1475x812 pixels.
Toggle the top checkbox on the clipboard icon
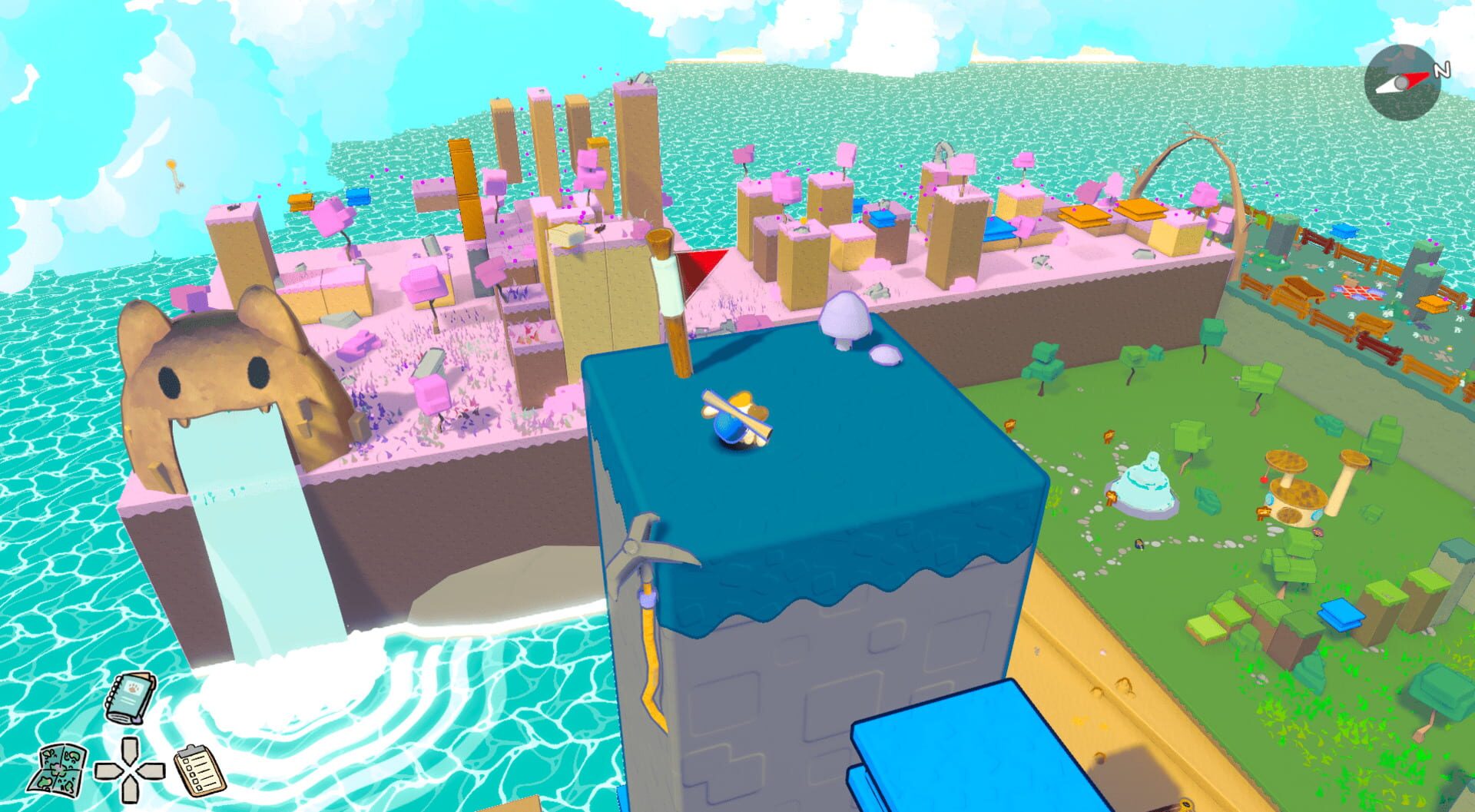click(186, 761)
